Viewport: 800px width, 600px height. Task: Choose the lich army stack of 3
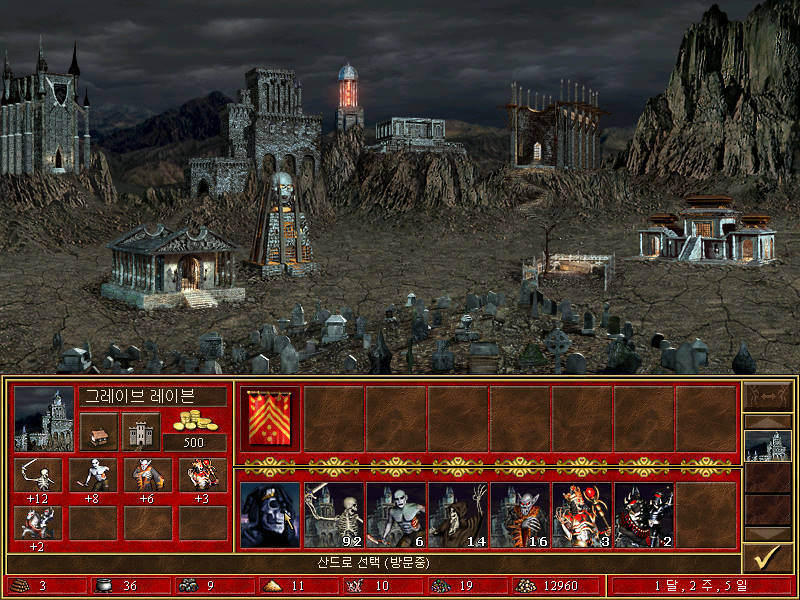pyautogui.click(x=581, y=515)
